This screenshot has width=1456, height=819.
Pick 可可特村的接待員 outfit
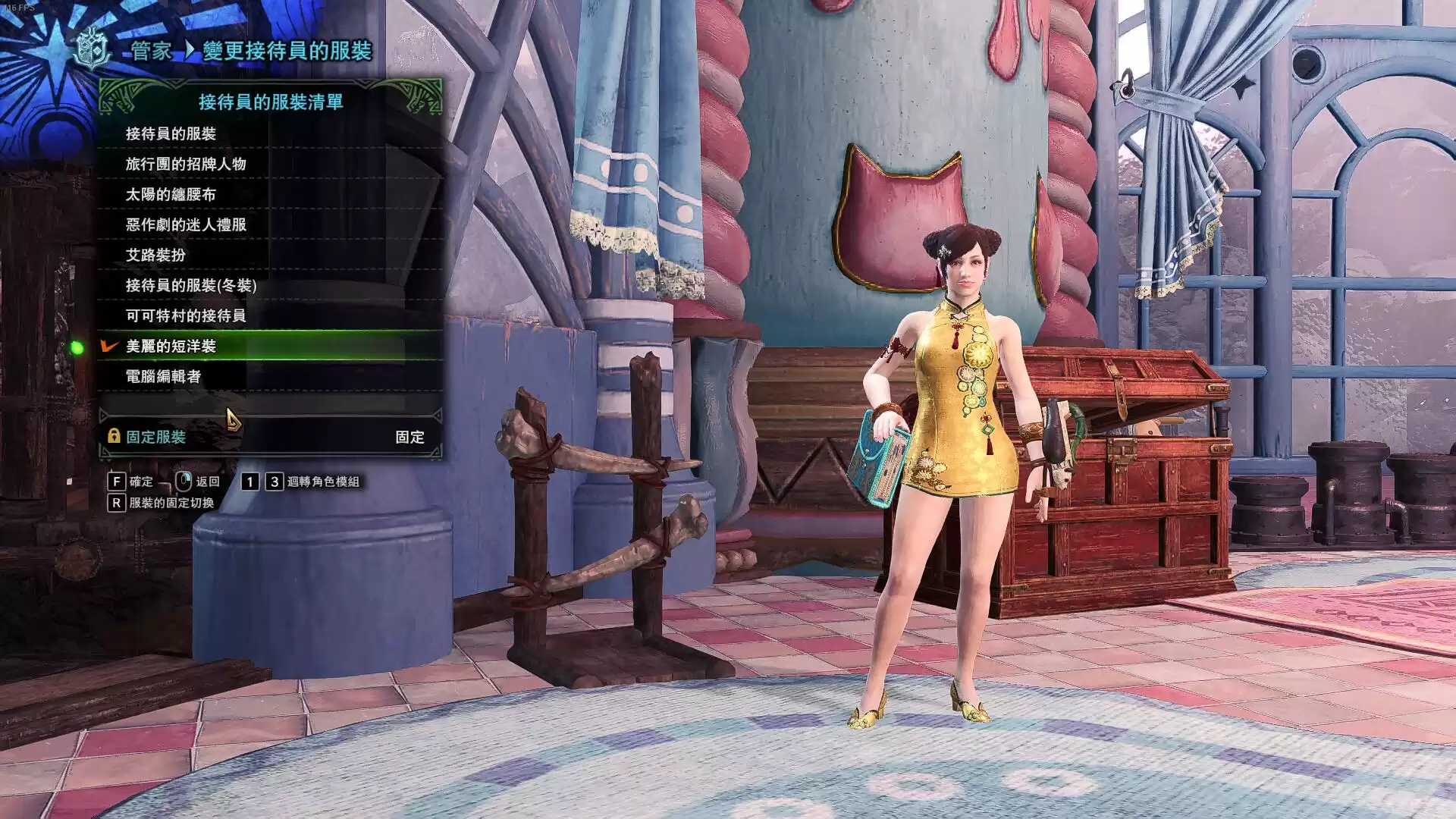(186, 315)
